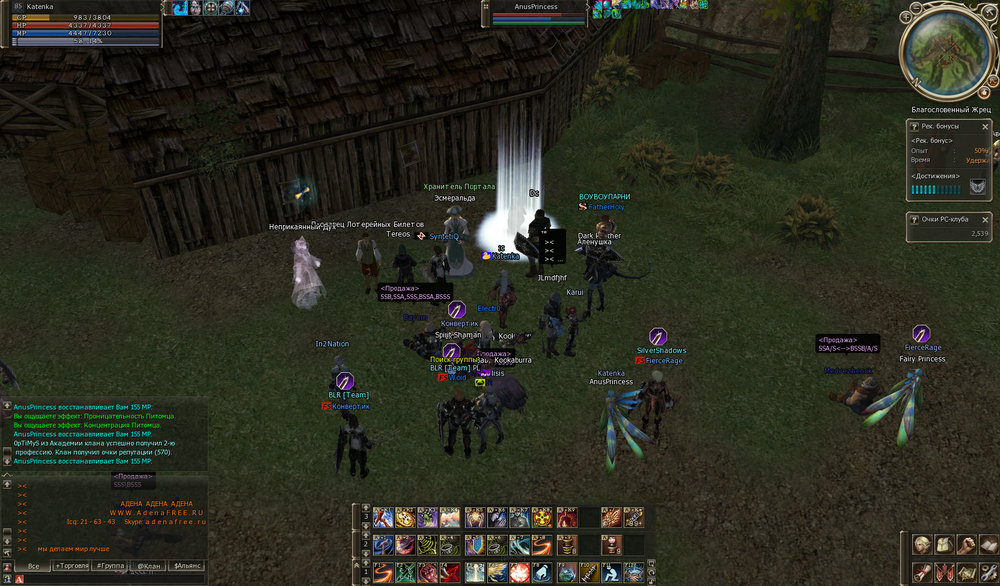The width and height of the screenshot is (1000, 586).
Task: Switch to the Все chat tab
Action: [34, 566]
